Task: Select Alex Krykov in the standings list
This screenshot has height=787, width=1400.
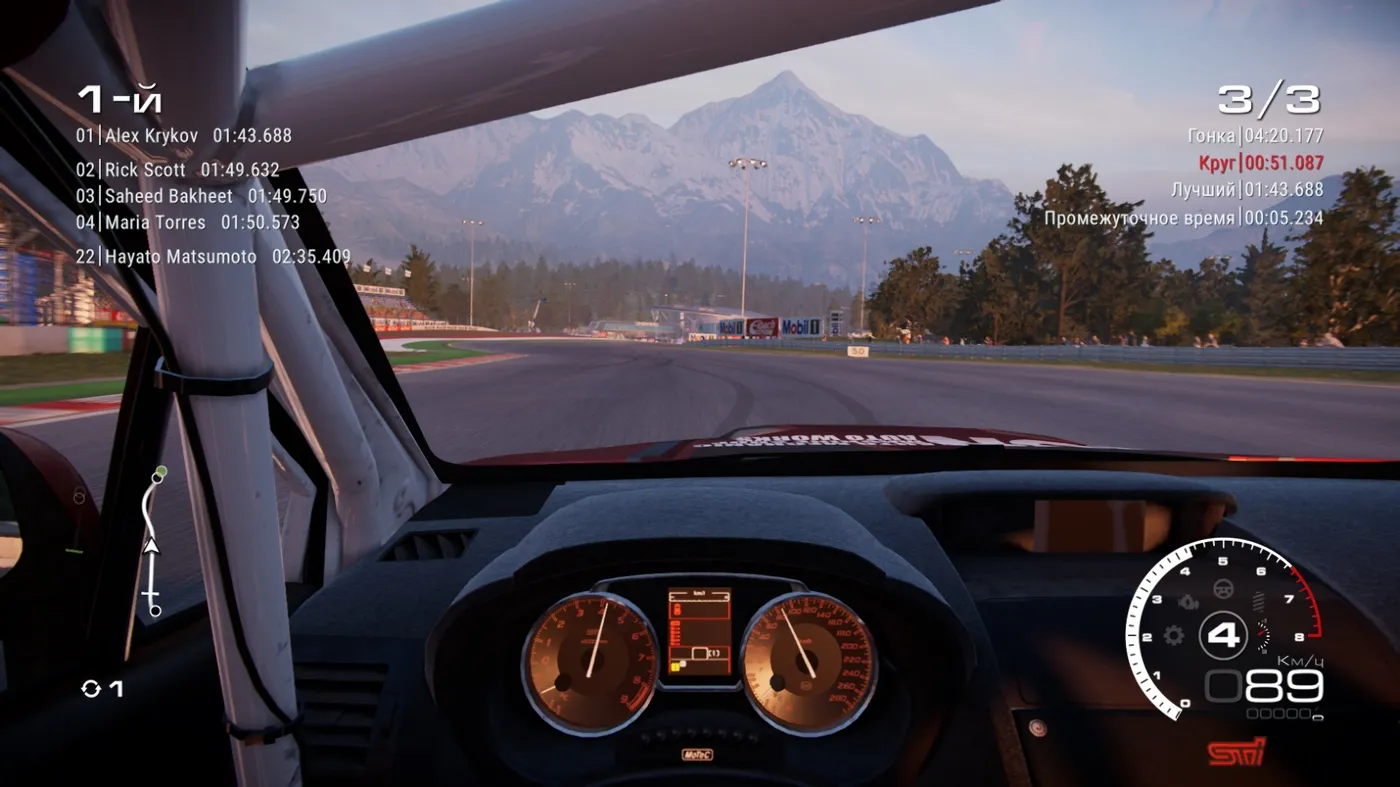Action: (x=184, y=135)
